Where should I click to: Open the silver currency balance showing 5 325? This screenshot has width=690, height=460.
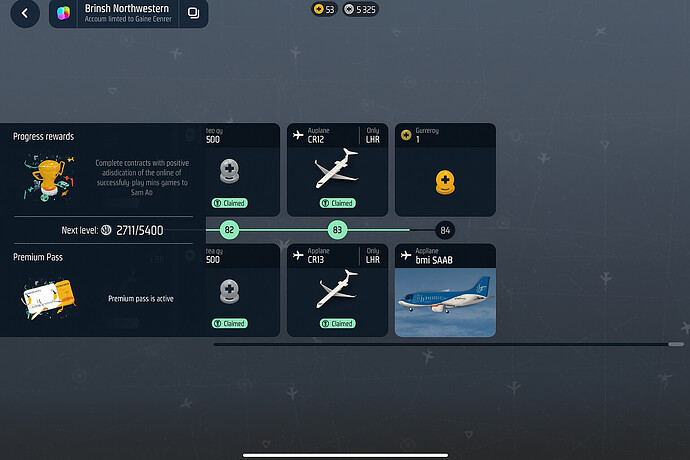360,9
